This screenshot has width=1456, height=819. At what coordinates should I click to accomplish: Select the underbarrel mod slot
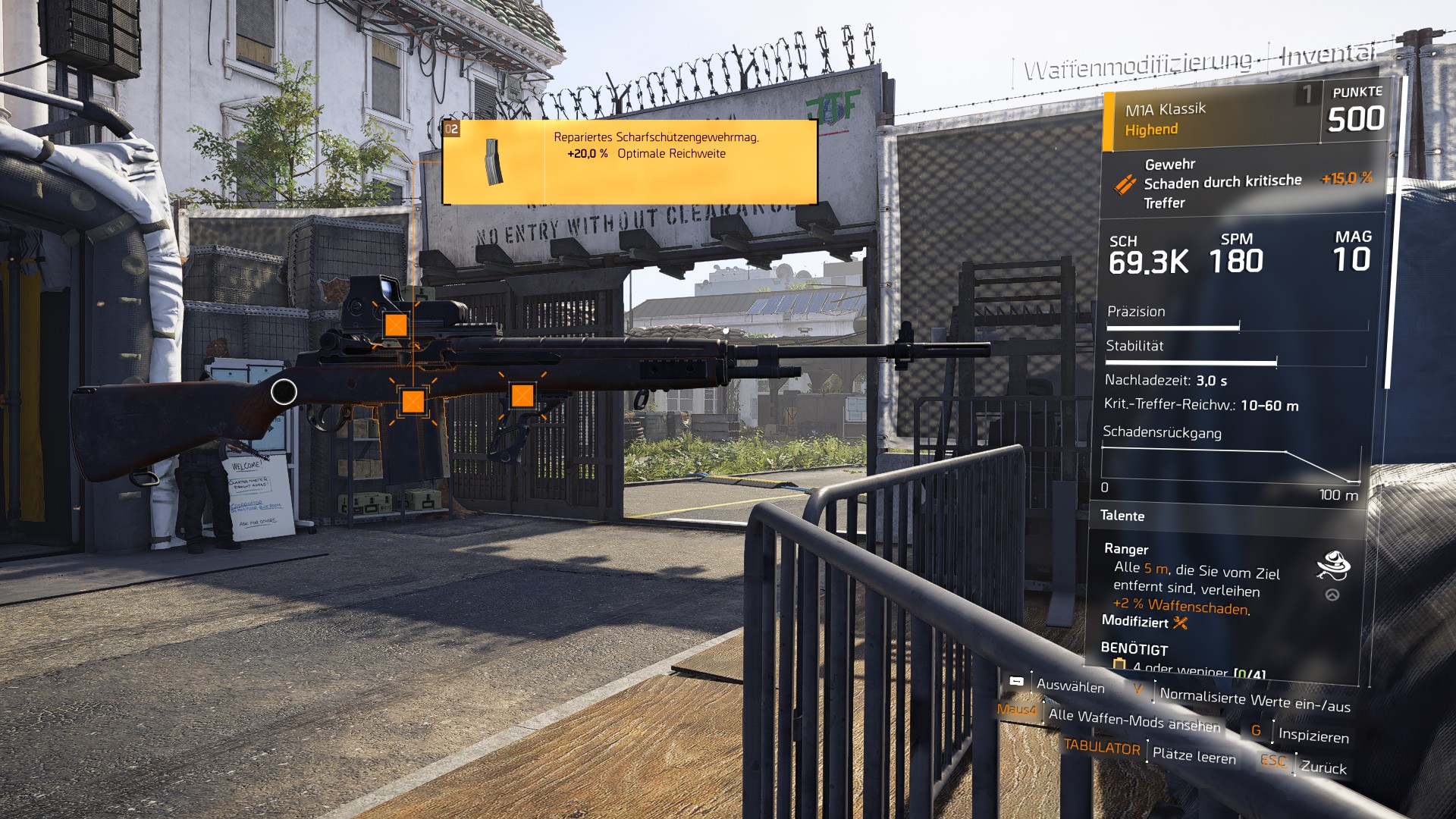[x=523, y=394]
